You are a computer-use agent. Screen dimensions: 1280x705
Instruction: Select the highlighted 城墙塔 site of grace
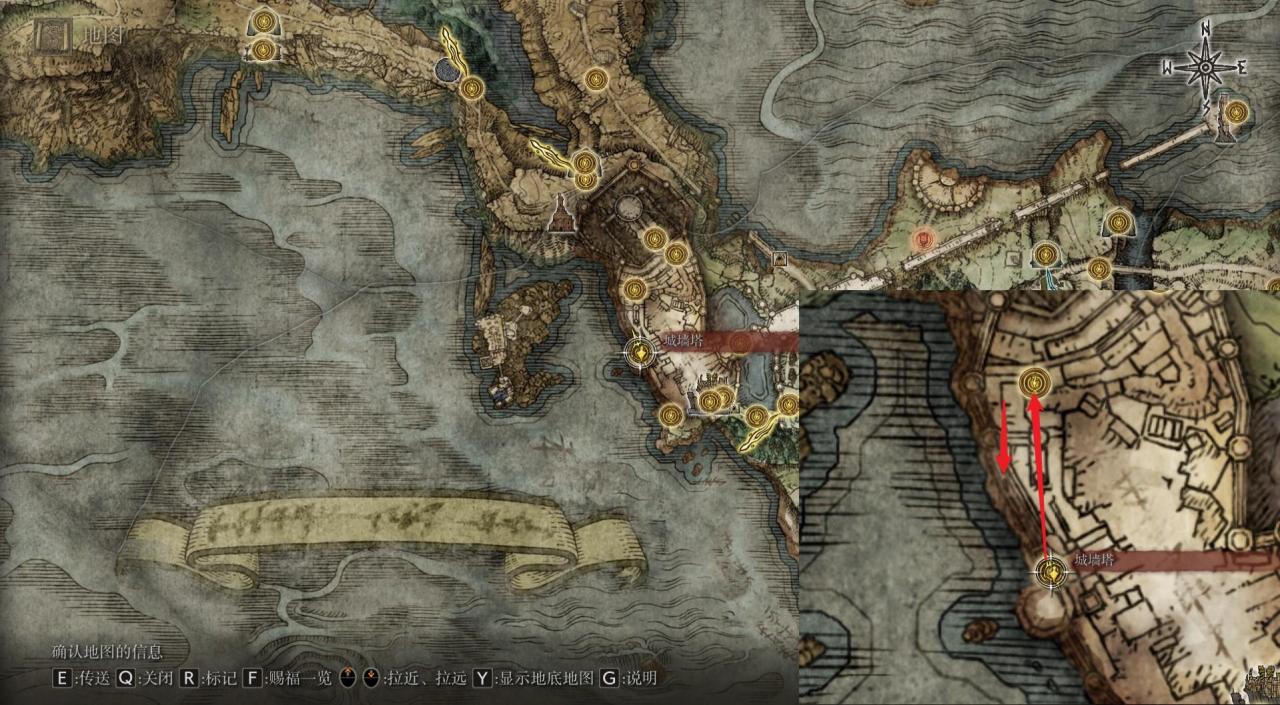pyautogui.click(x=639, y=352)
